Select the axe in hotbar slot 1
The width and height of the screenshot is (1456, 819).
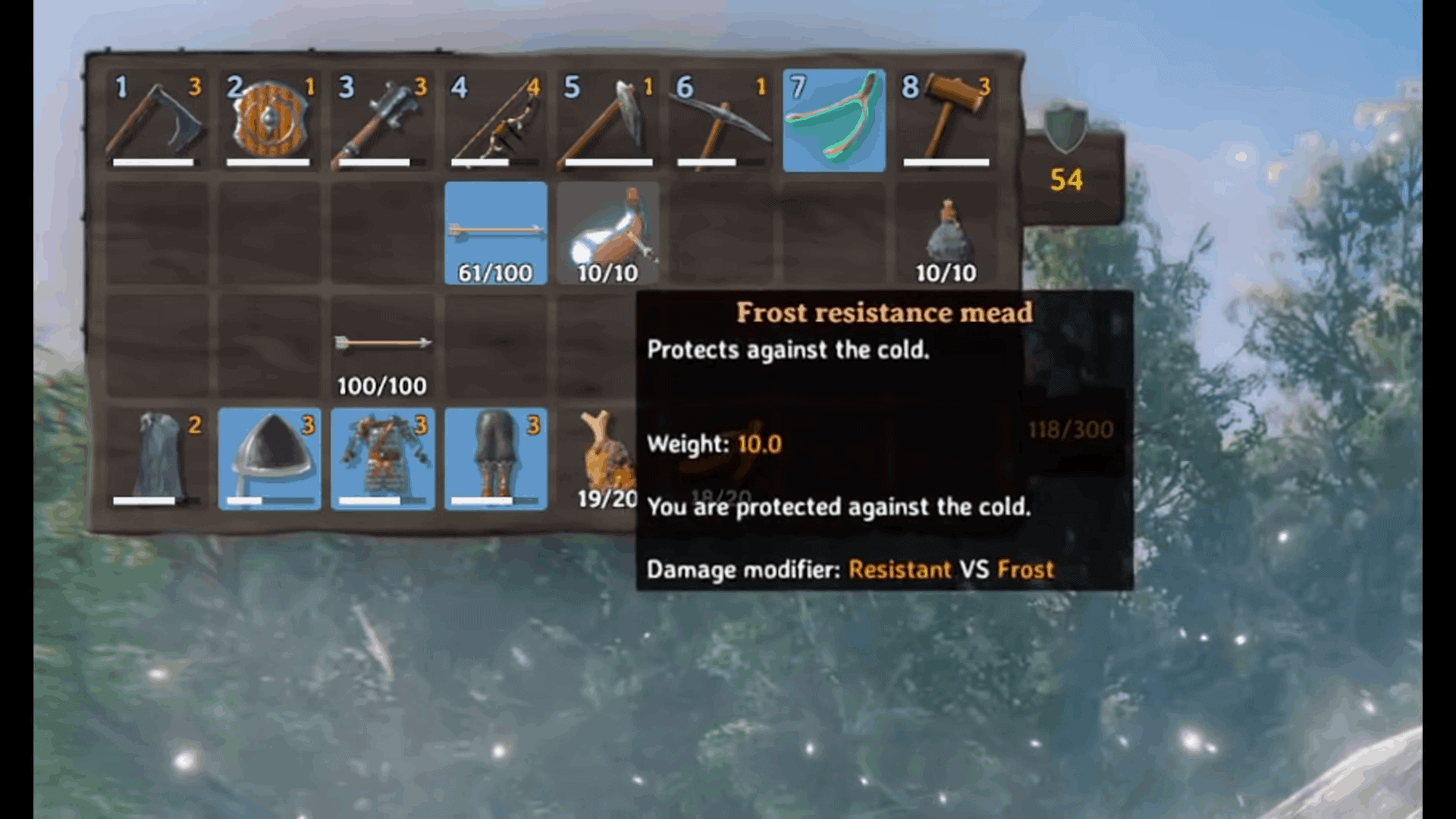(x=157, y=120)
